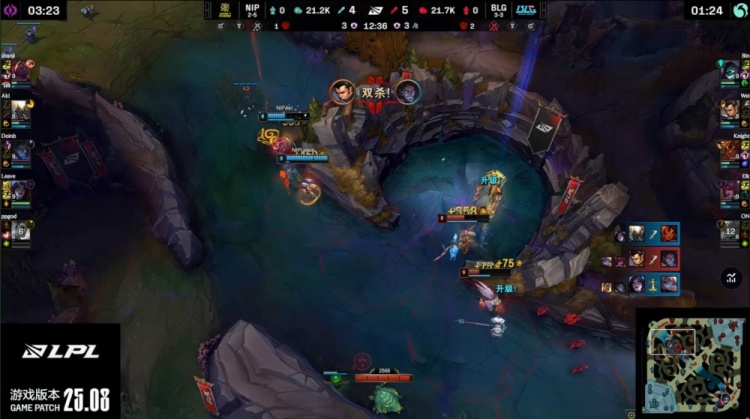
Task: Select ON's champion portrait
Action: pyautogui.click(x=730, y=230)
